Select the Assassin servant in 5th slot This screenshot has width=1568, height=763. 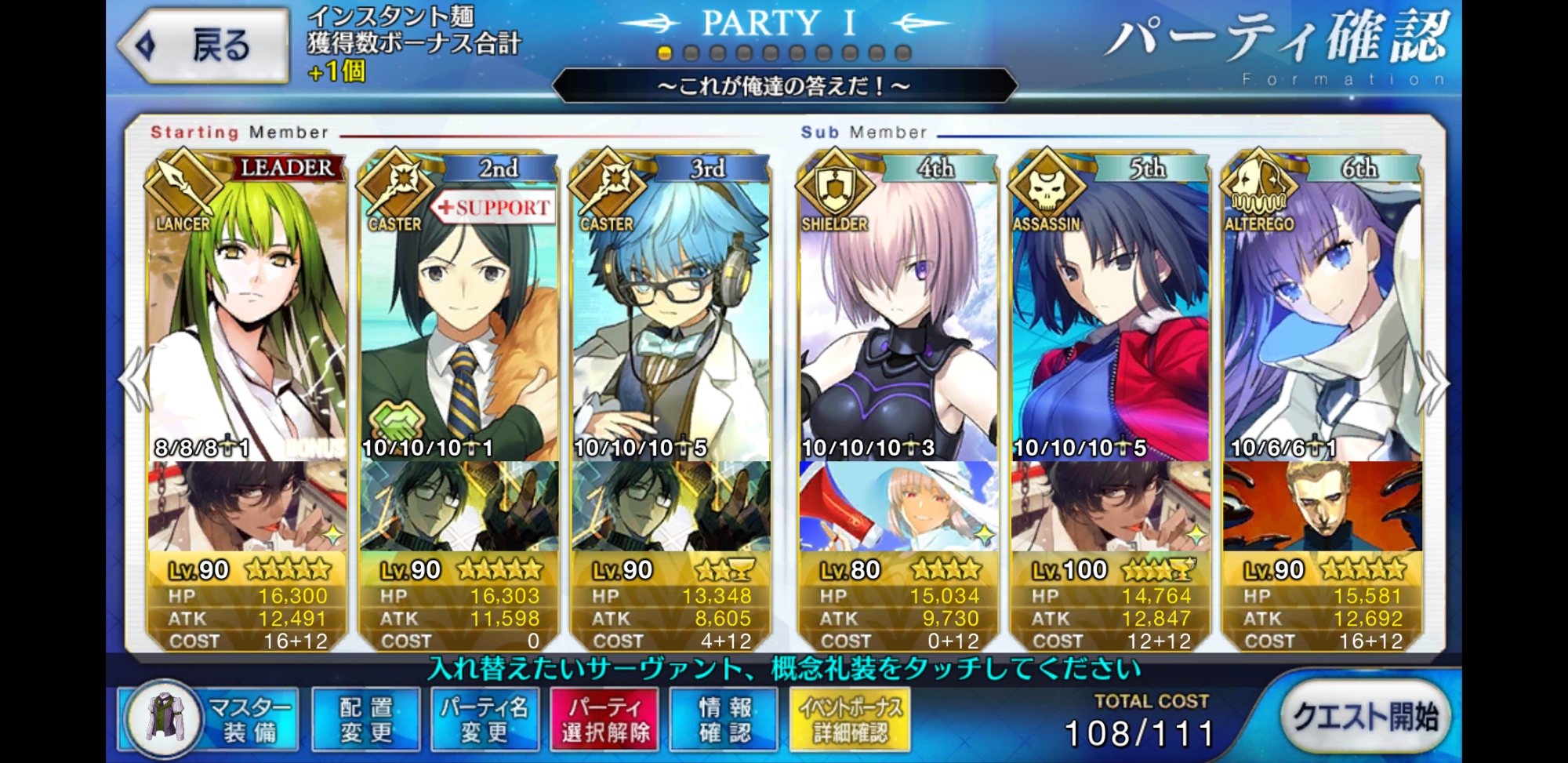pyautogui.click(x=1110, y=314)
